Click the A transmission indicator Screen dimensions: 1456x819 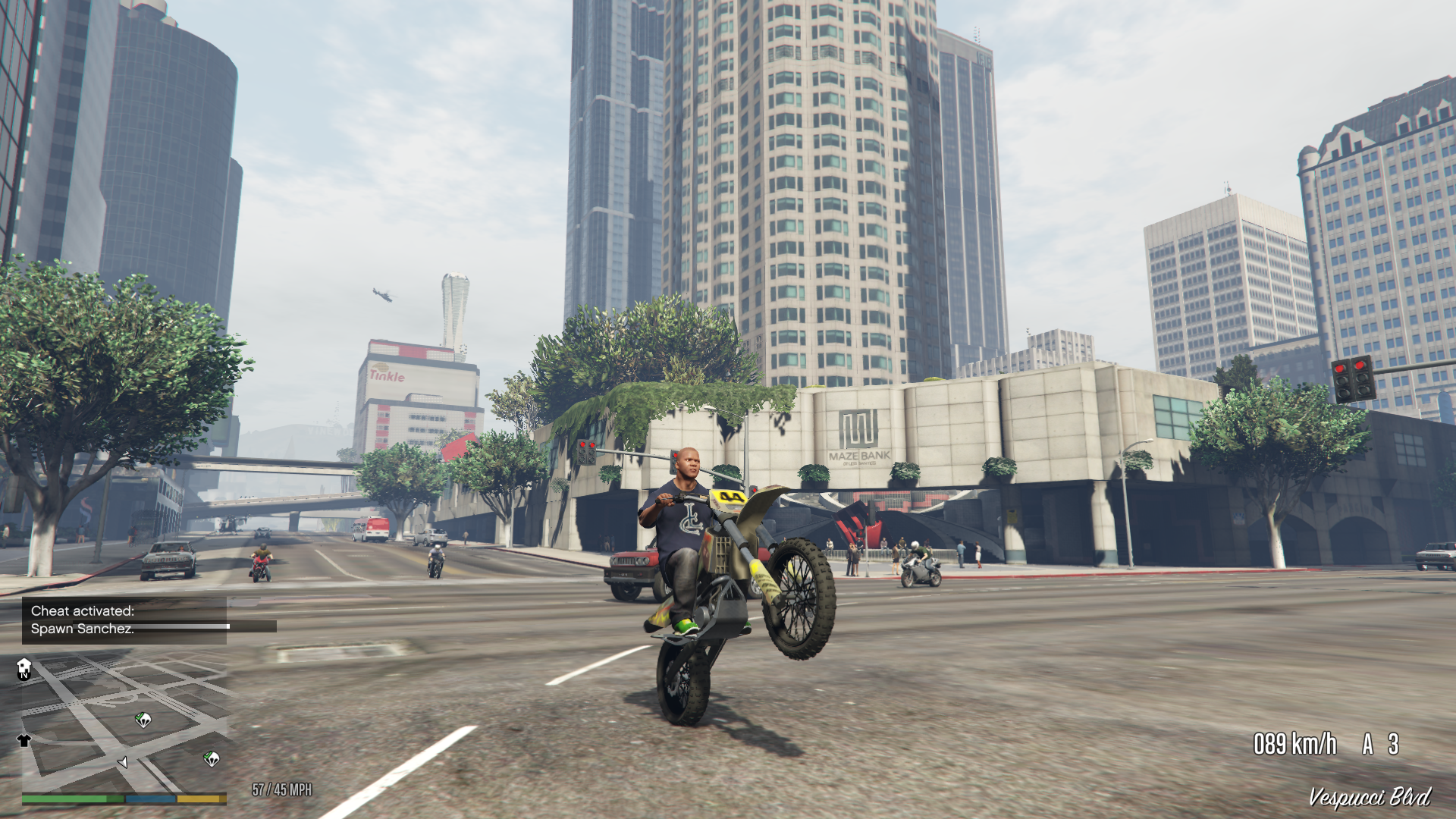pyautogui.click(x=1367, y=742)
